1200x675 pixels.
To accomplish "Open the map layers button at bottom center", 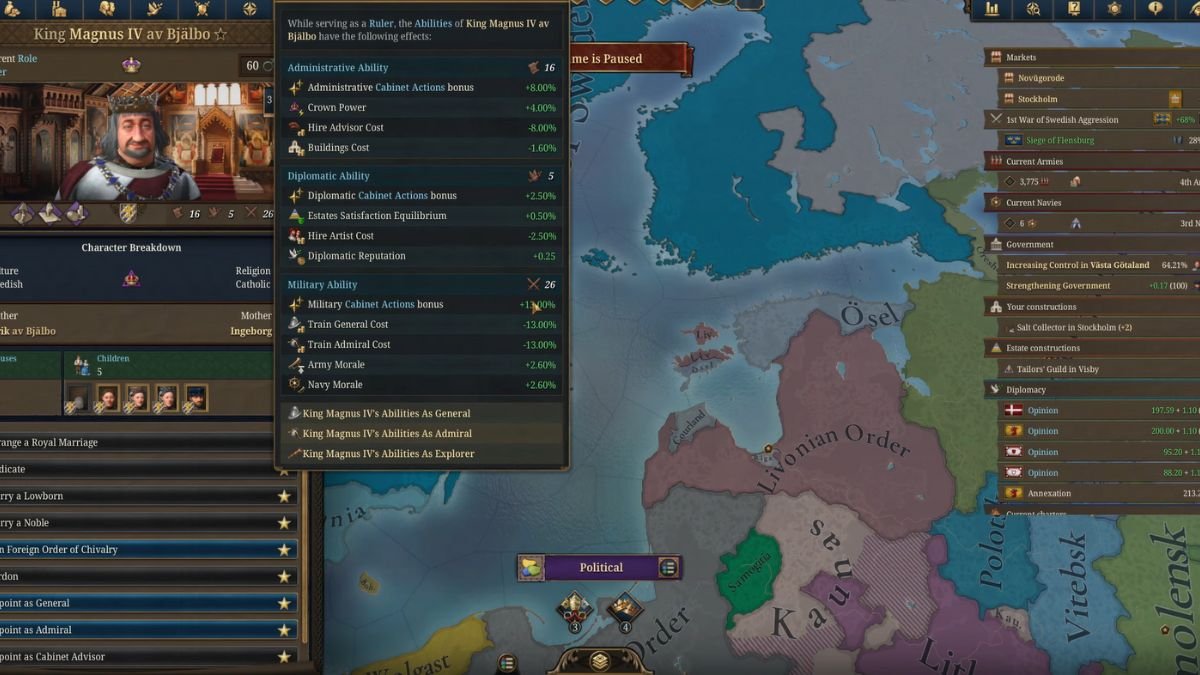I will pyautogui.click(x=599, y=661).
